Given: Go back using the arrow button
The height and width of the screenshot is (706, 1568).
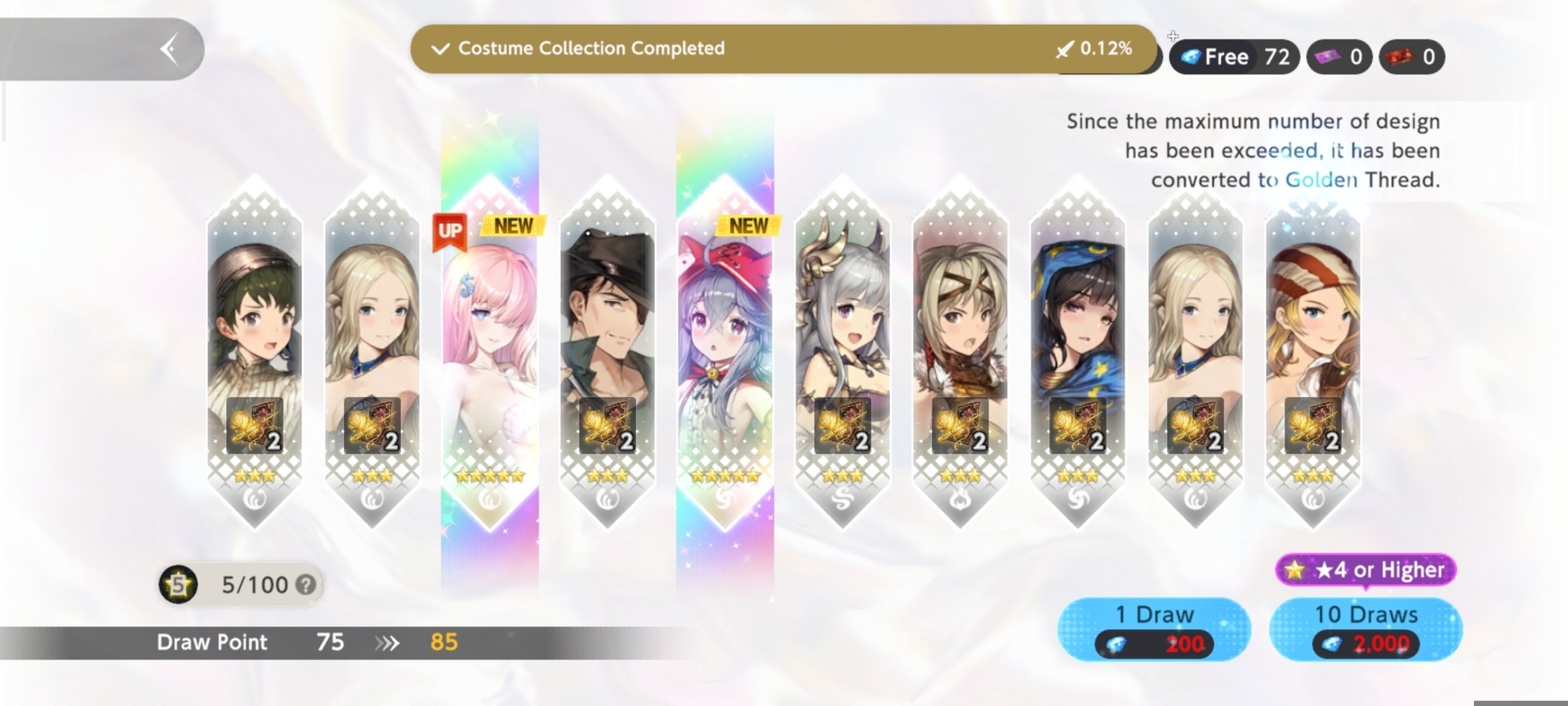Looking at the screenshot, I should click(x=169, y=49).
